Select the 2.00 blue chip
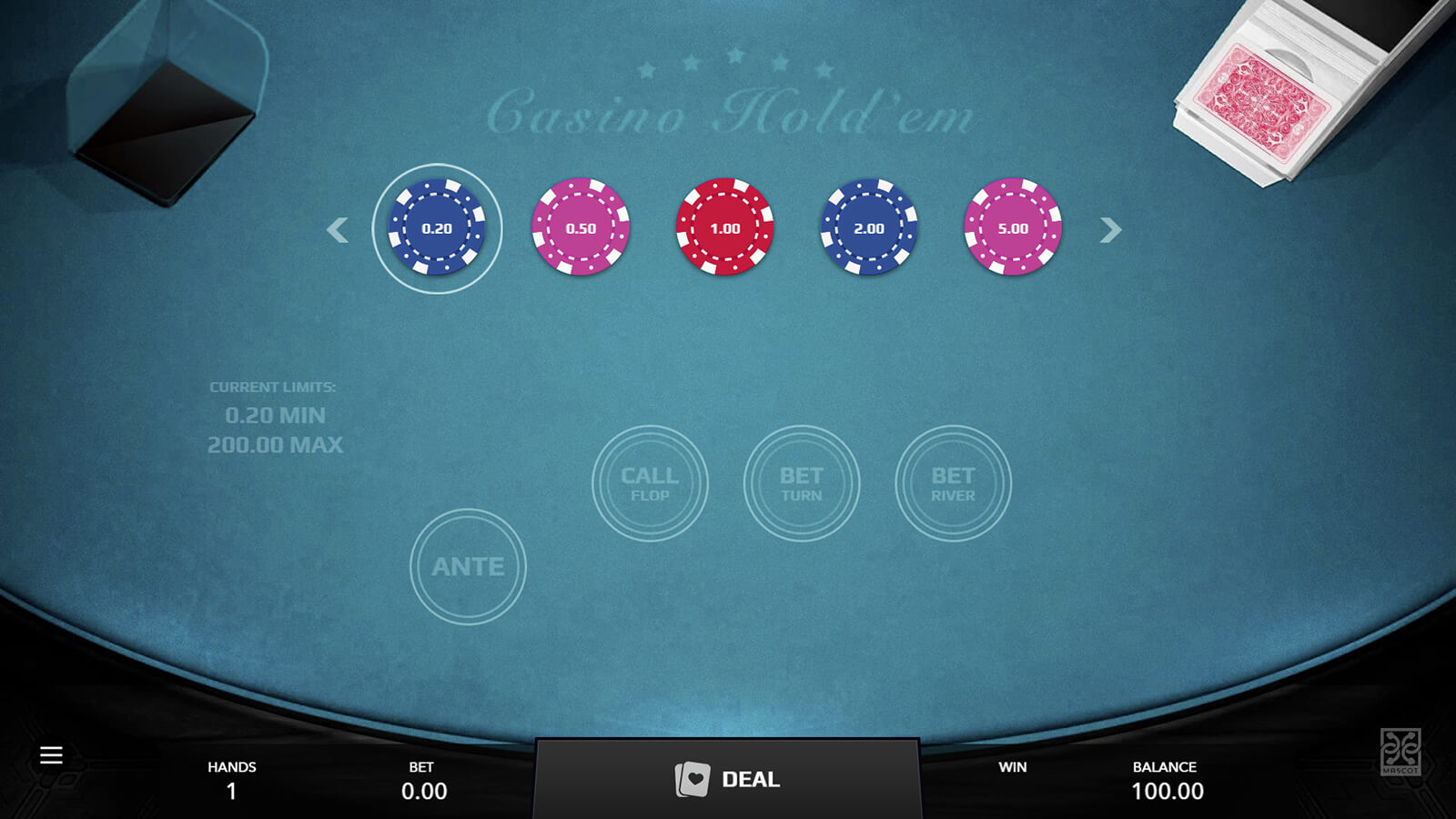The image size is (1456, 819). coord(868,227)
